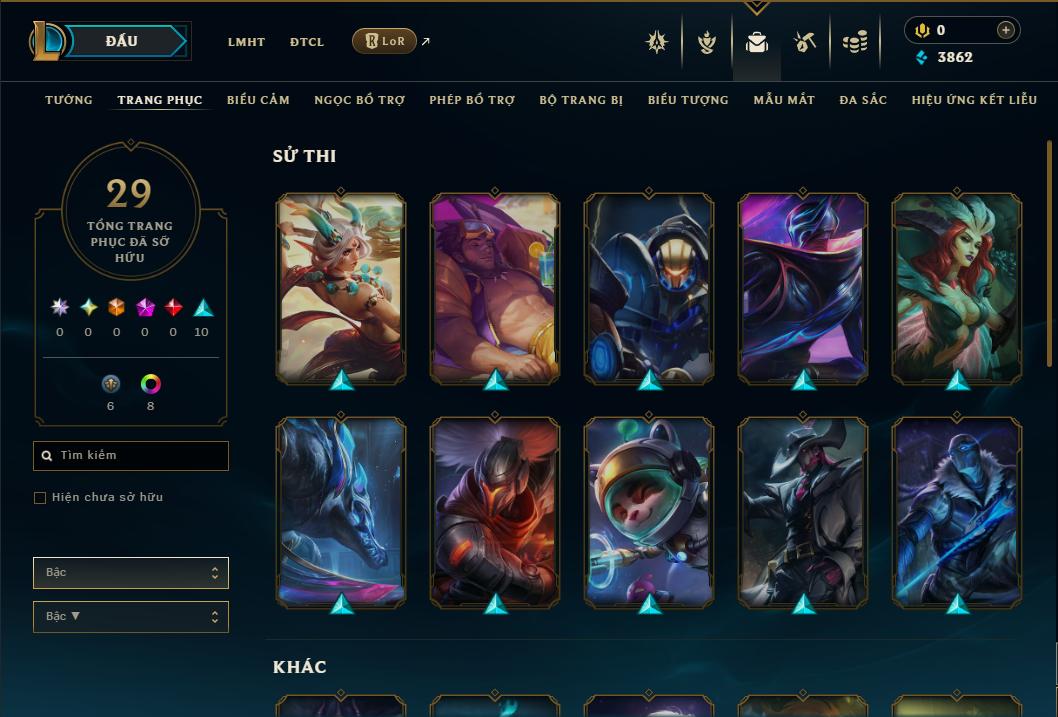Open the BIỂU CẢM tab
This screenshot has height=717, width=1058.
click(258, 100)
